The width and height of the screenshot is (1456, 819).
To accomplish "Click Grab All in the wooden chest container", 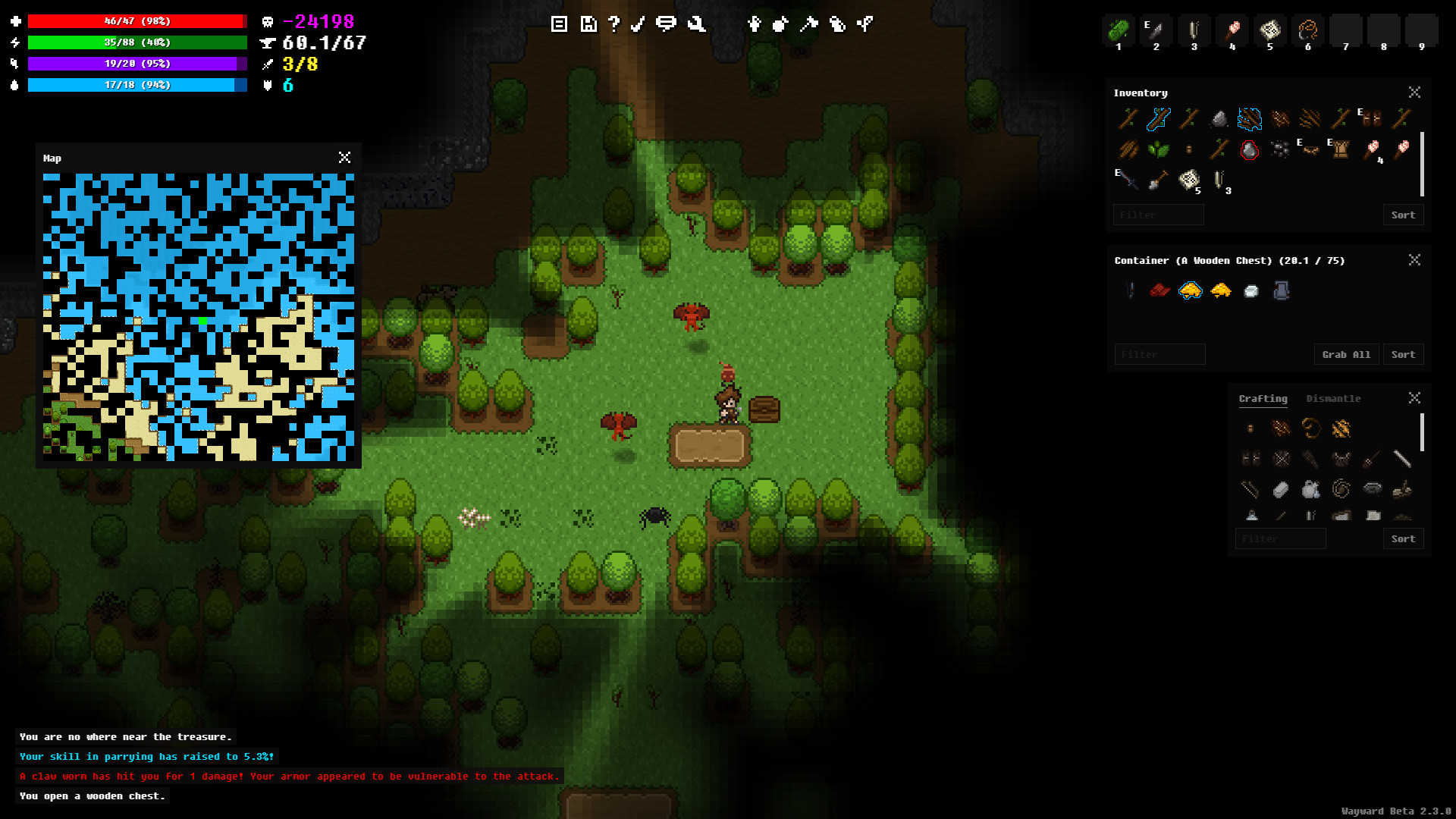I will tap(1346, 354).
